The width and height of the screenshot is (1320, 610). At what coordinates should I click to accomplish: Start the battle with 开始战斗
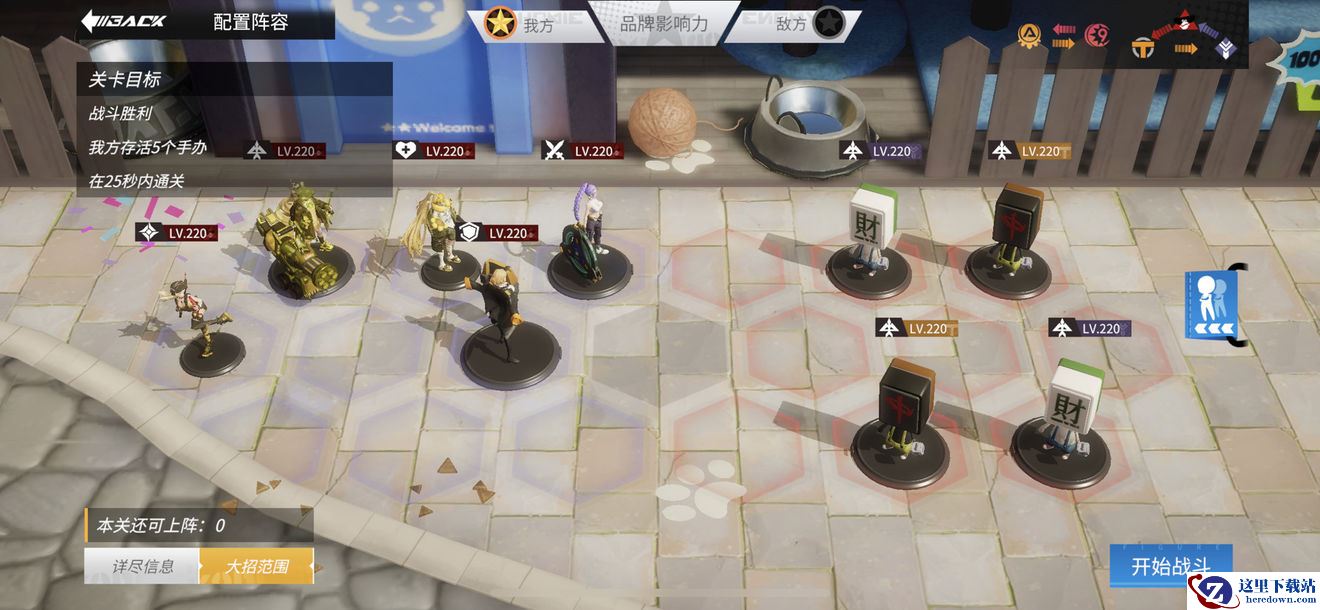pyautogui.click(x=1170, y=567)
